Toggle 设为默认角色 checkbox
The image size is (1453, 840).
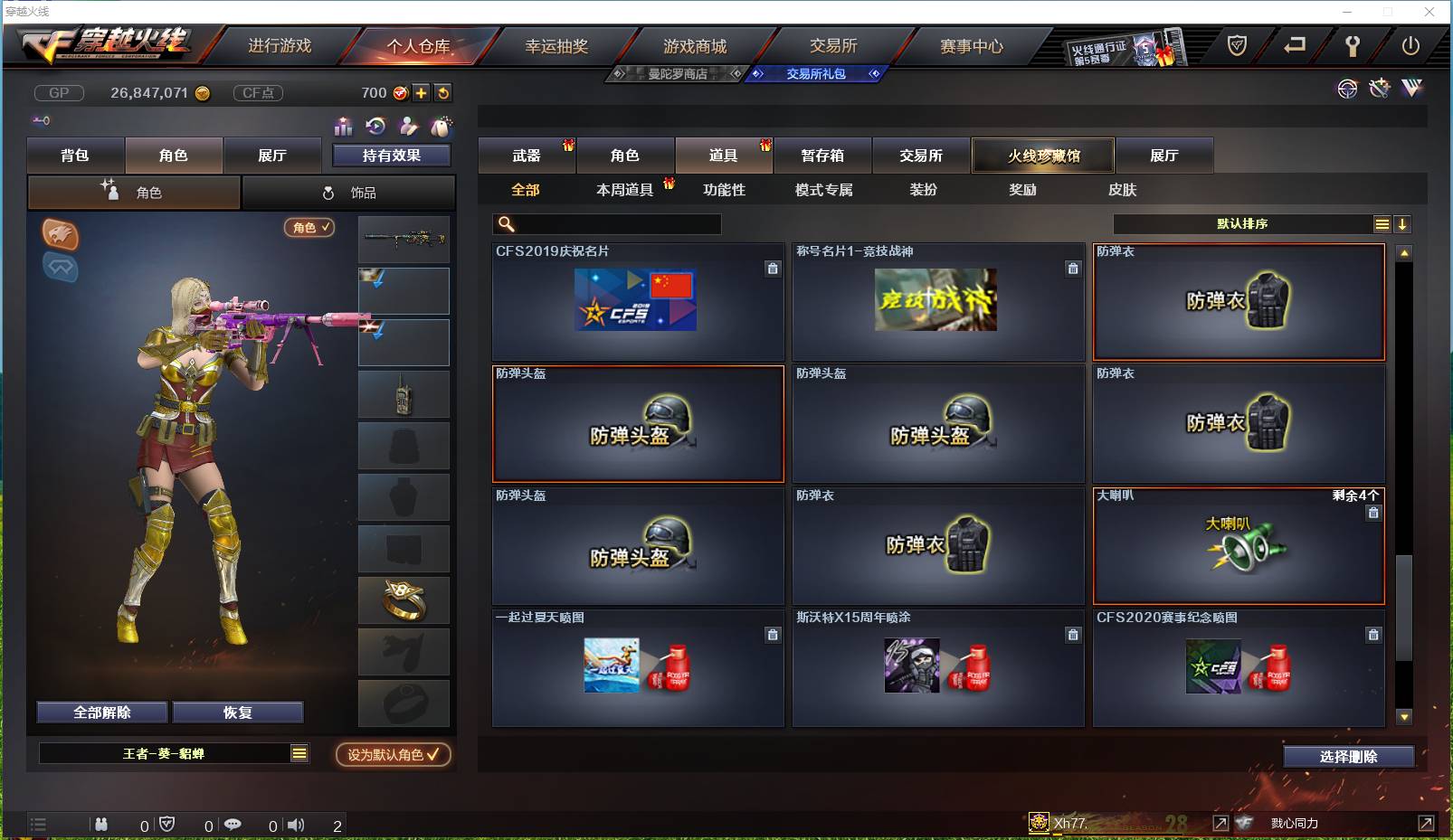pos(393,755)
